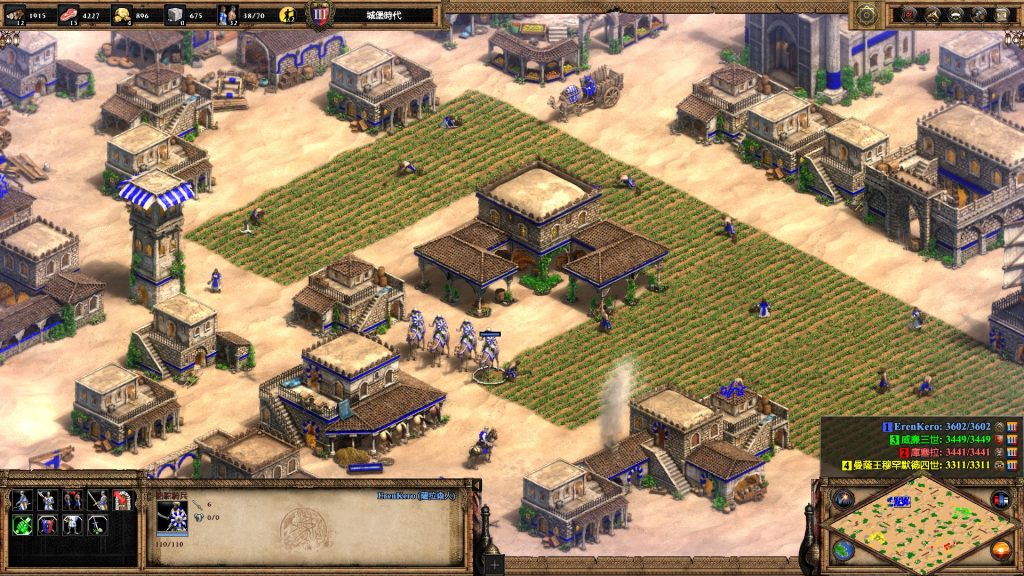The image size is (1024, 576).
Task: Click the Castle Age shield emblem
Action: (x=320, y=16)
